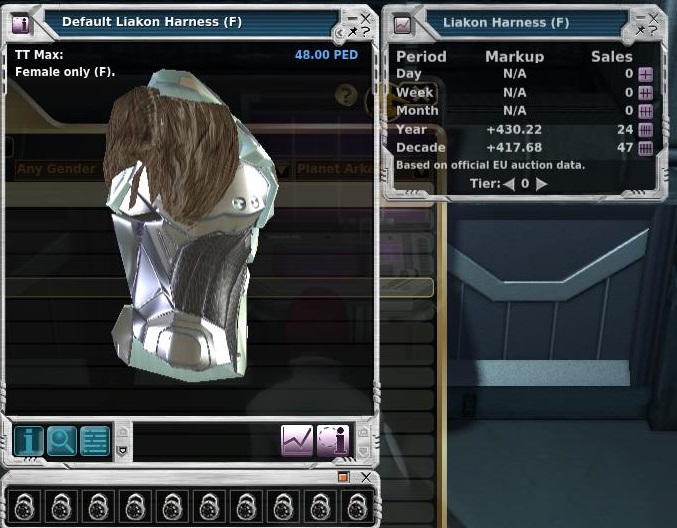Image resolution: width=677 pixels, height=528 pixels.
Task: Close the locked slots bar
Action: tap(367, 478)
